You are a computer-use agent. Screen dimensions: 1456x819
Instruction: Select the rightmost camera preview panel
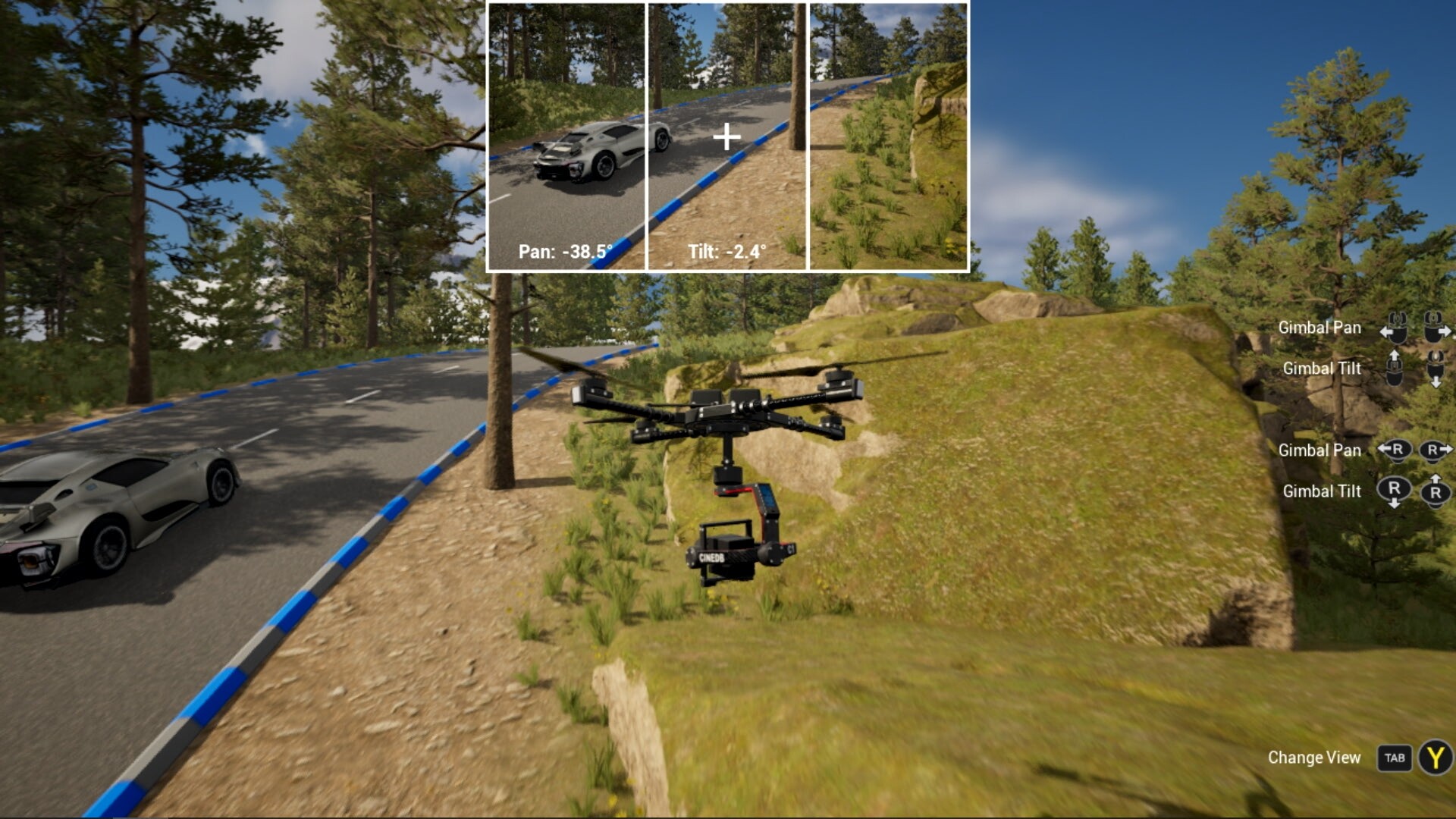(889, 136)
